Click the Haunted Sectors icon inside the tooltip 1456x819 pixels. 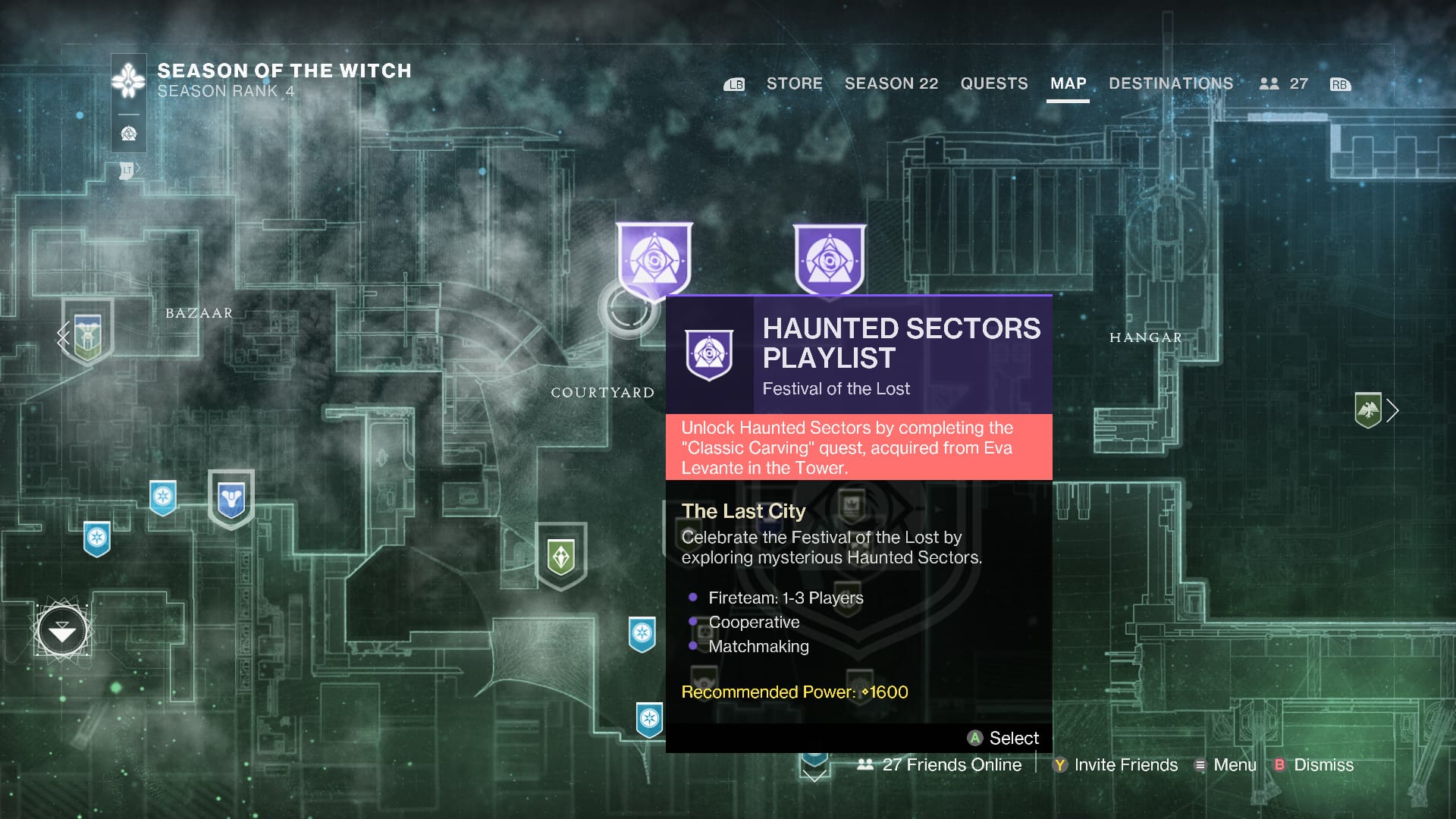coord(710,354)
